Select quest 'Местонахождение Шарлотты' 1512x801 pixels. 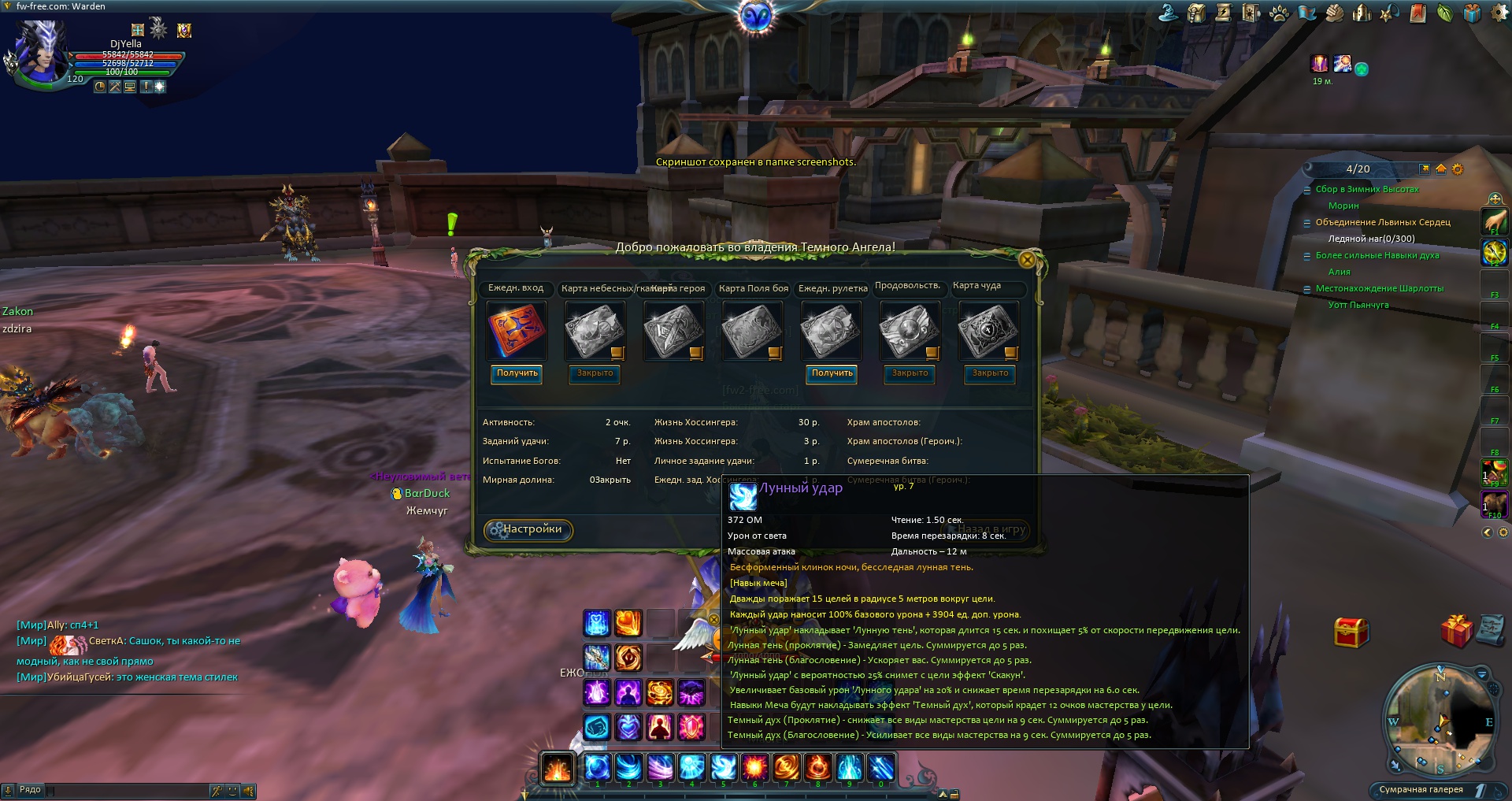click(x=1380, y=288)
